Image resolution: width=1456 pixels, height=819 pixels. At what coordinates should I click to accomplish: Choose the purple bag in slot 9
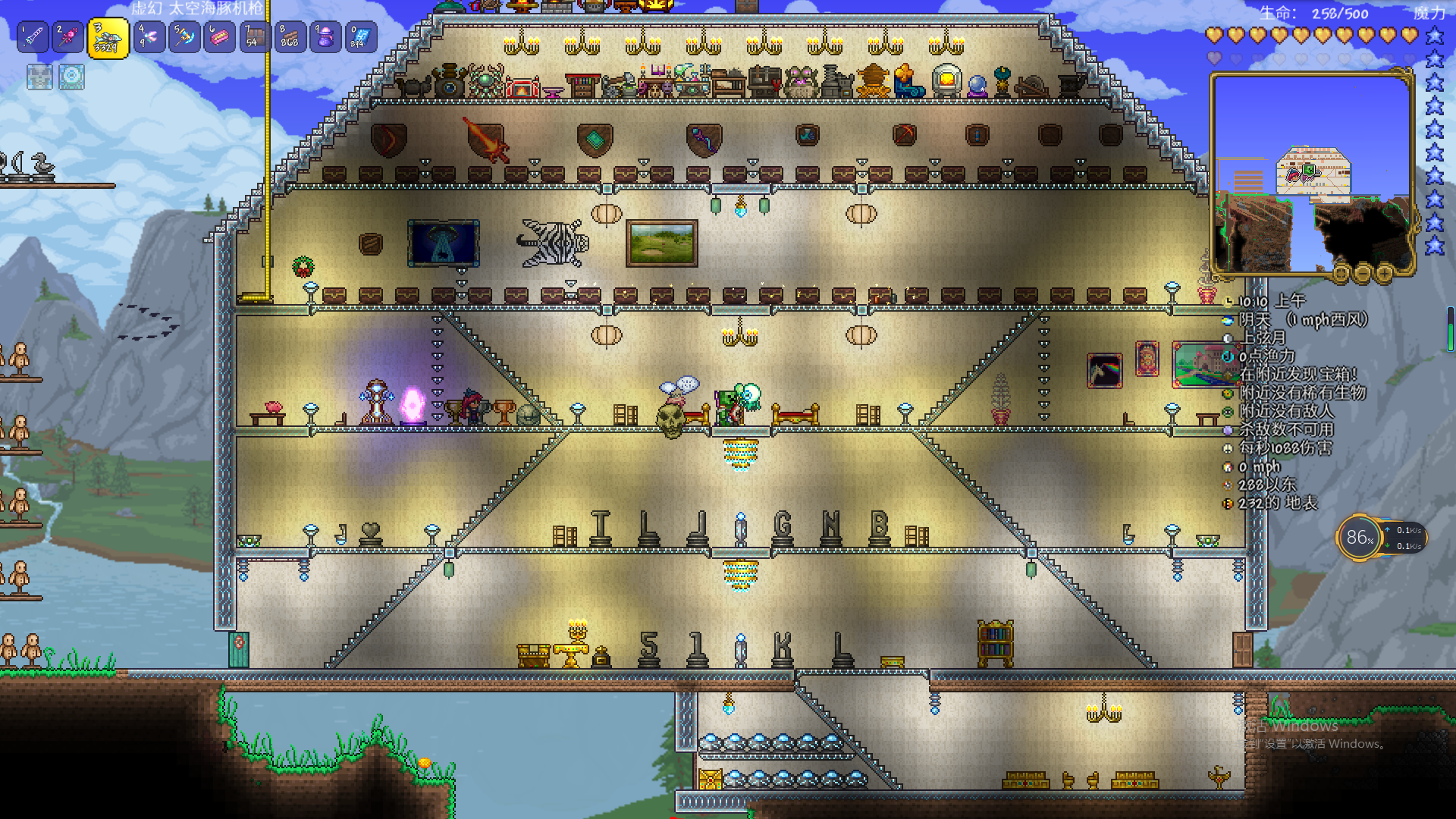tap(325, 36)
